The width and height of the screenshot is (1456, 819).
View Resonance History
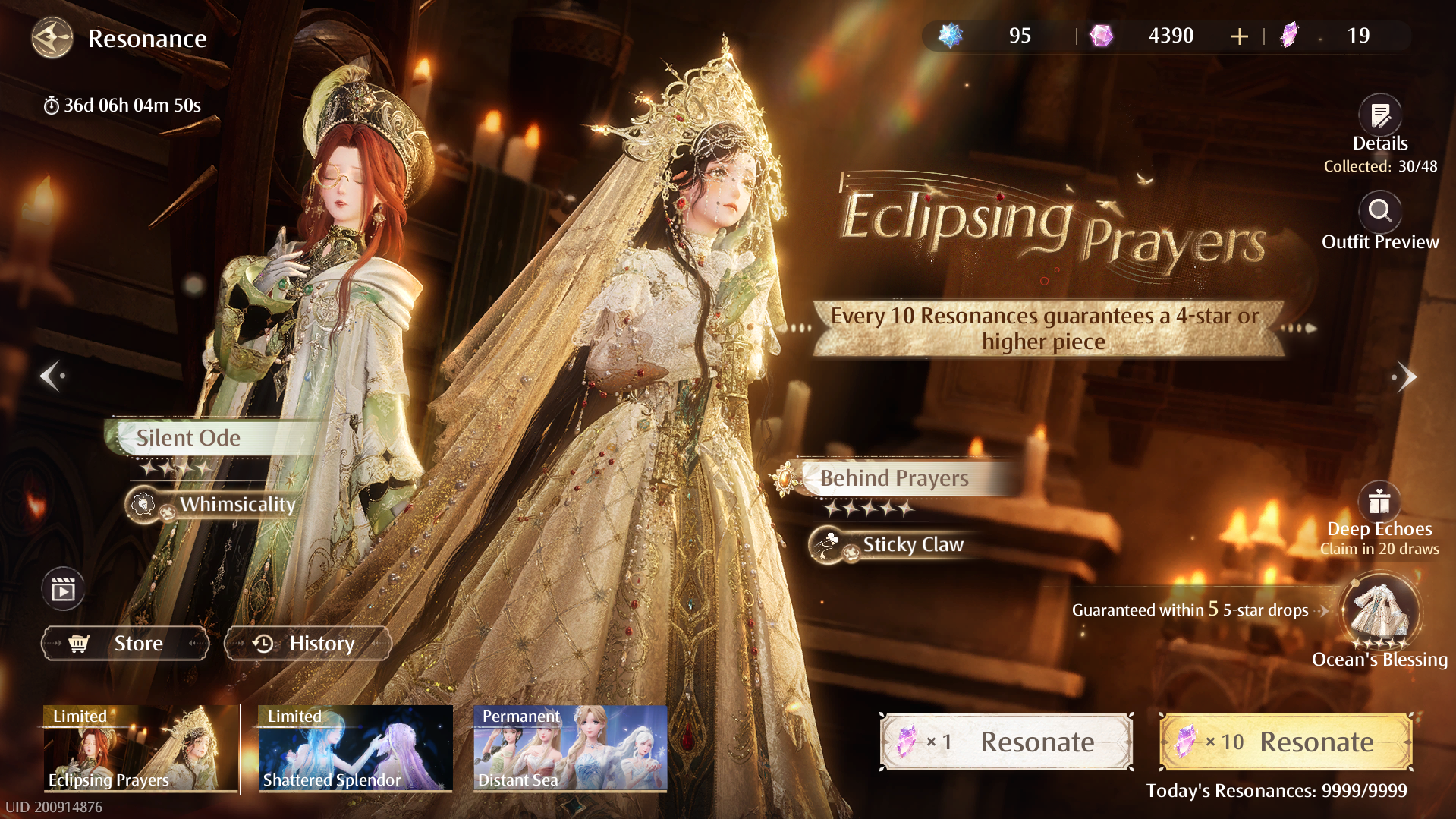[x=308, y=644]
